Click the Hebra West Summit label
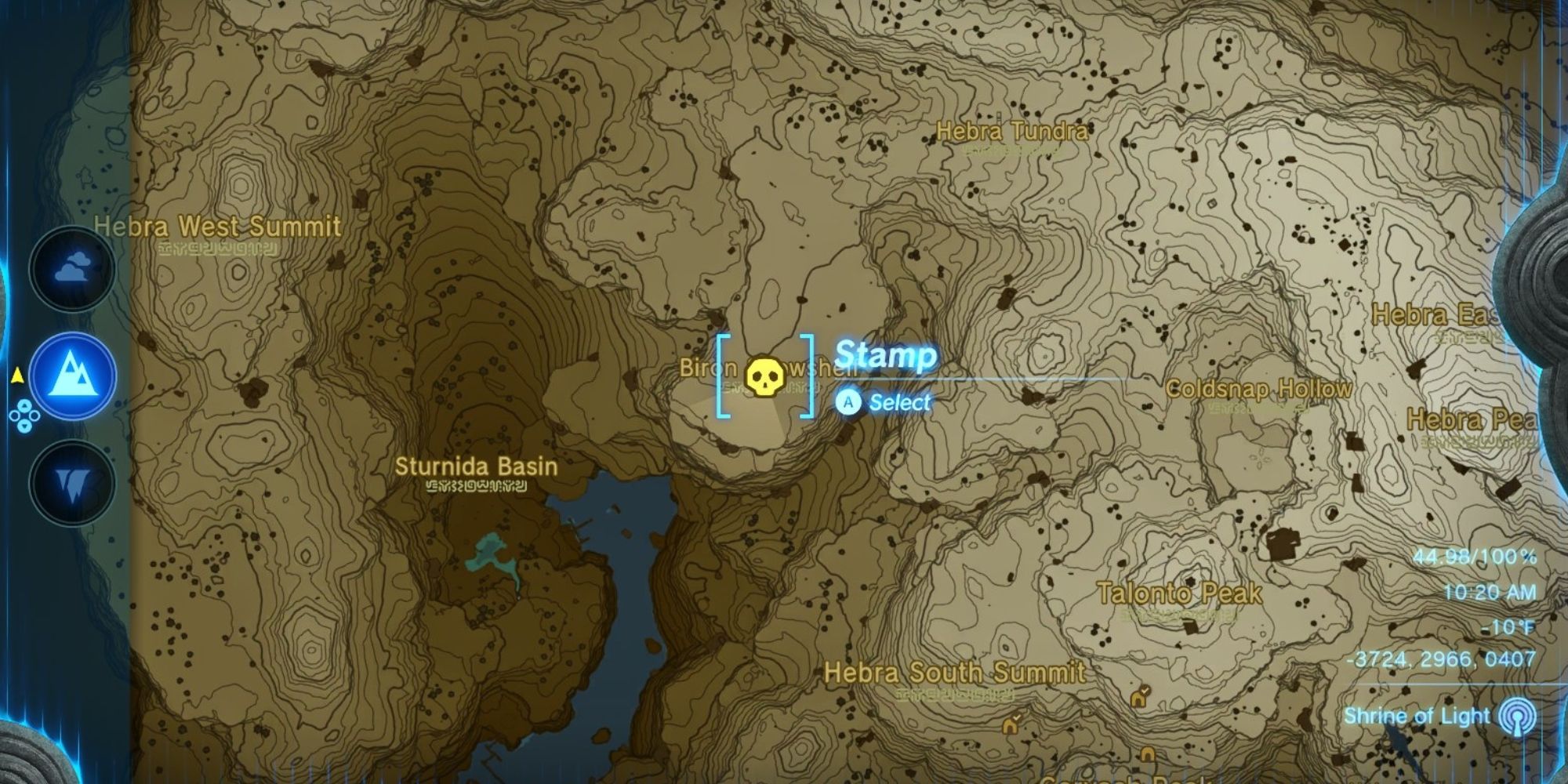This screenshot has height=784, width=1568. tap(217, 227)
